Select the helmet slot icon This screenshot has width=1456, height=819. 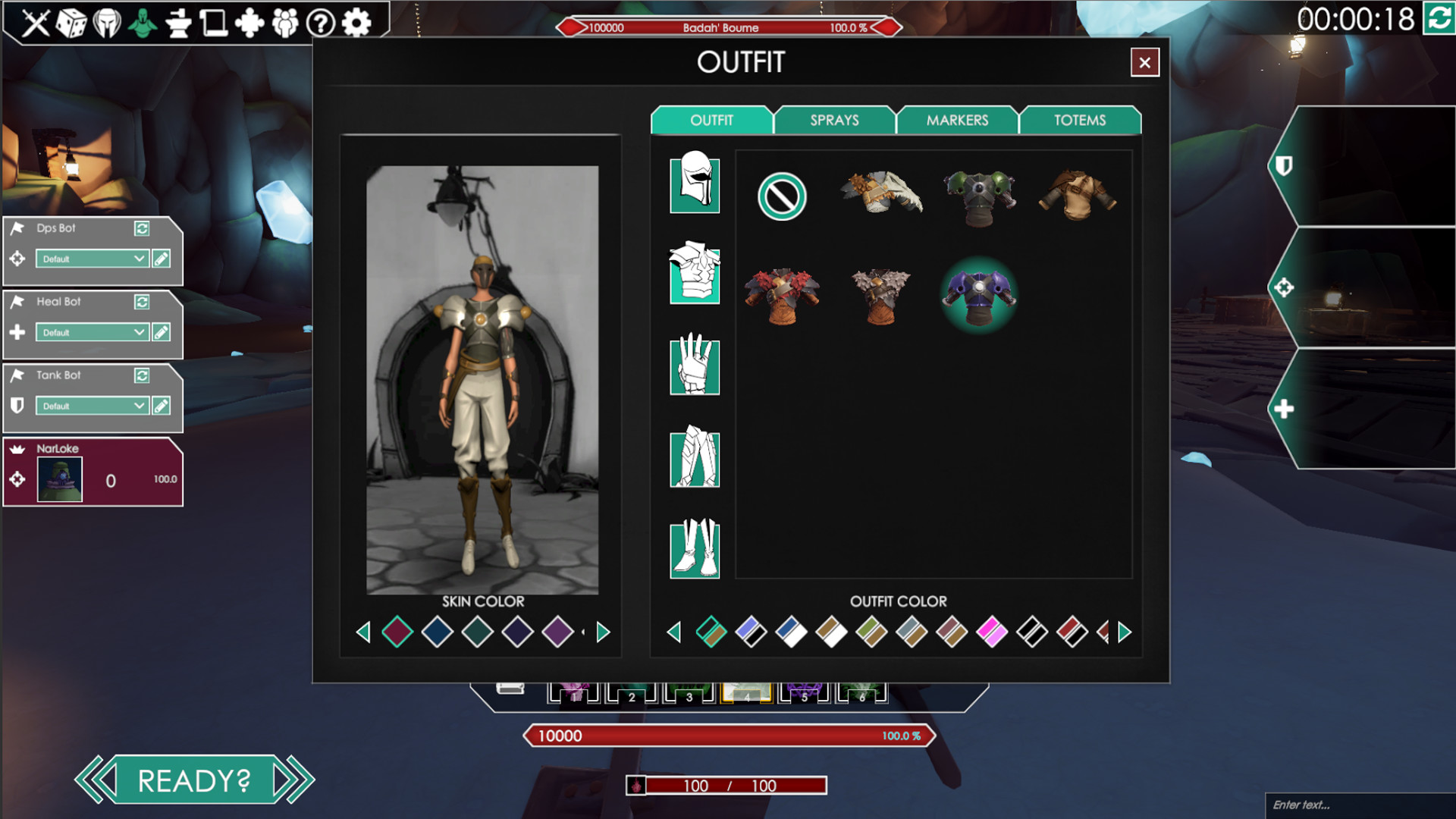[694, 184]
